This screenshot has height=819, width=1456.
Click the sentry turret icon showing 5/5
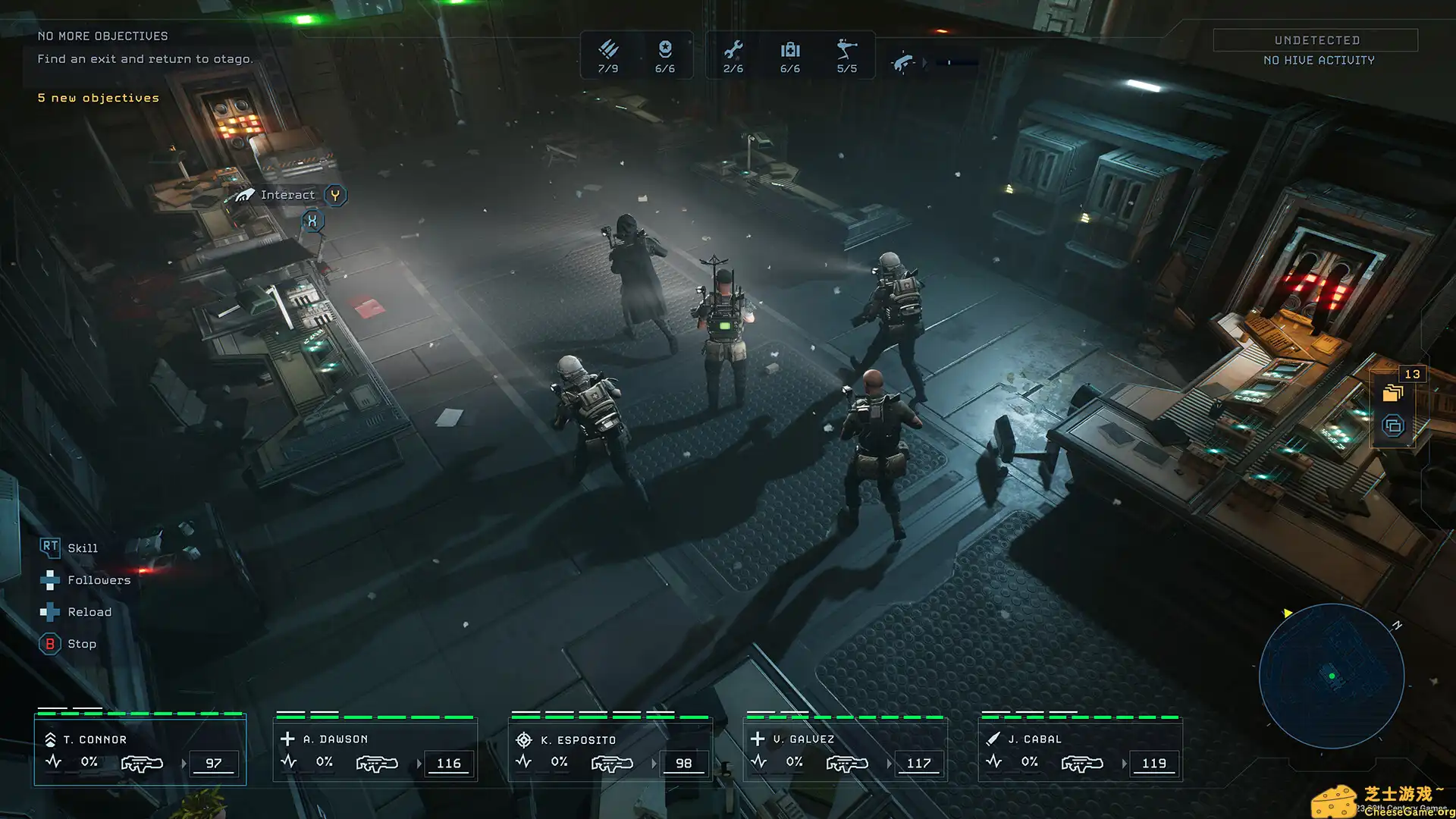coord(847,53)
